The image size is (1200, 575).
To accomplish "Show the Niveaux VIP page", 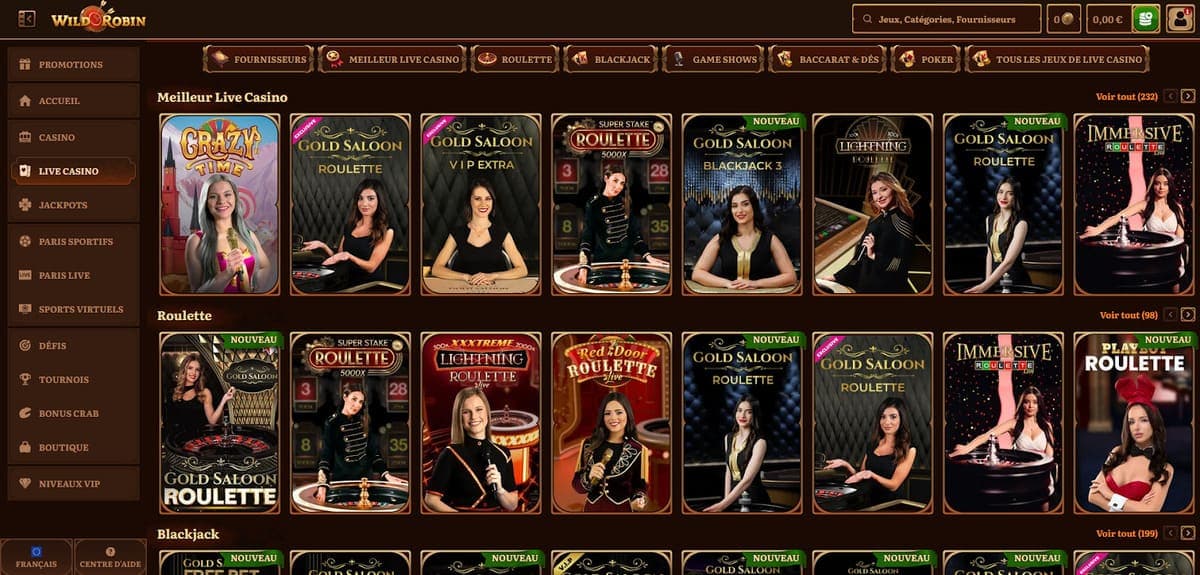I will (x=72, y=484).
